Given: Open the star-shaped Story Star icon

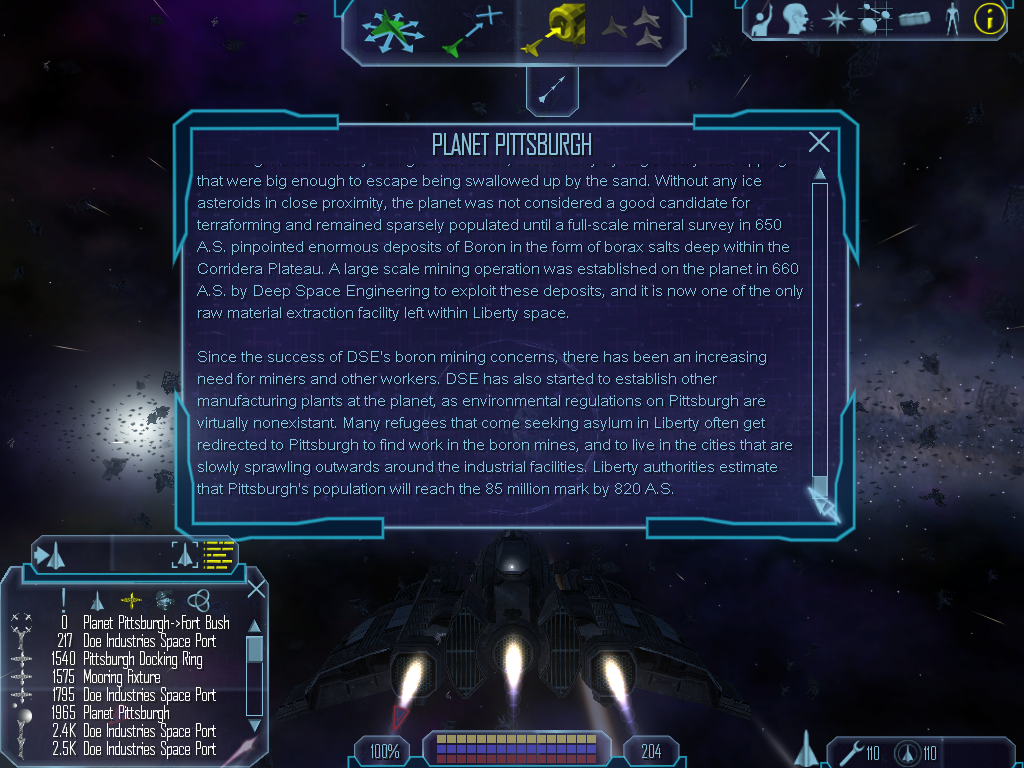Looking at the screenshot, I should [835, 18].
